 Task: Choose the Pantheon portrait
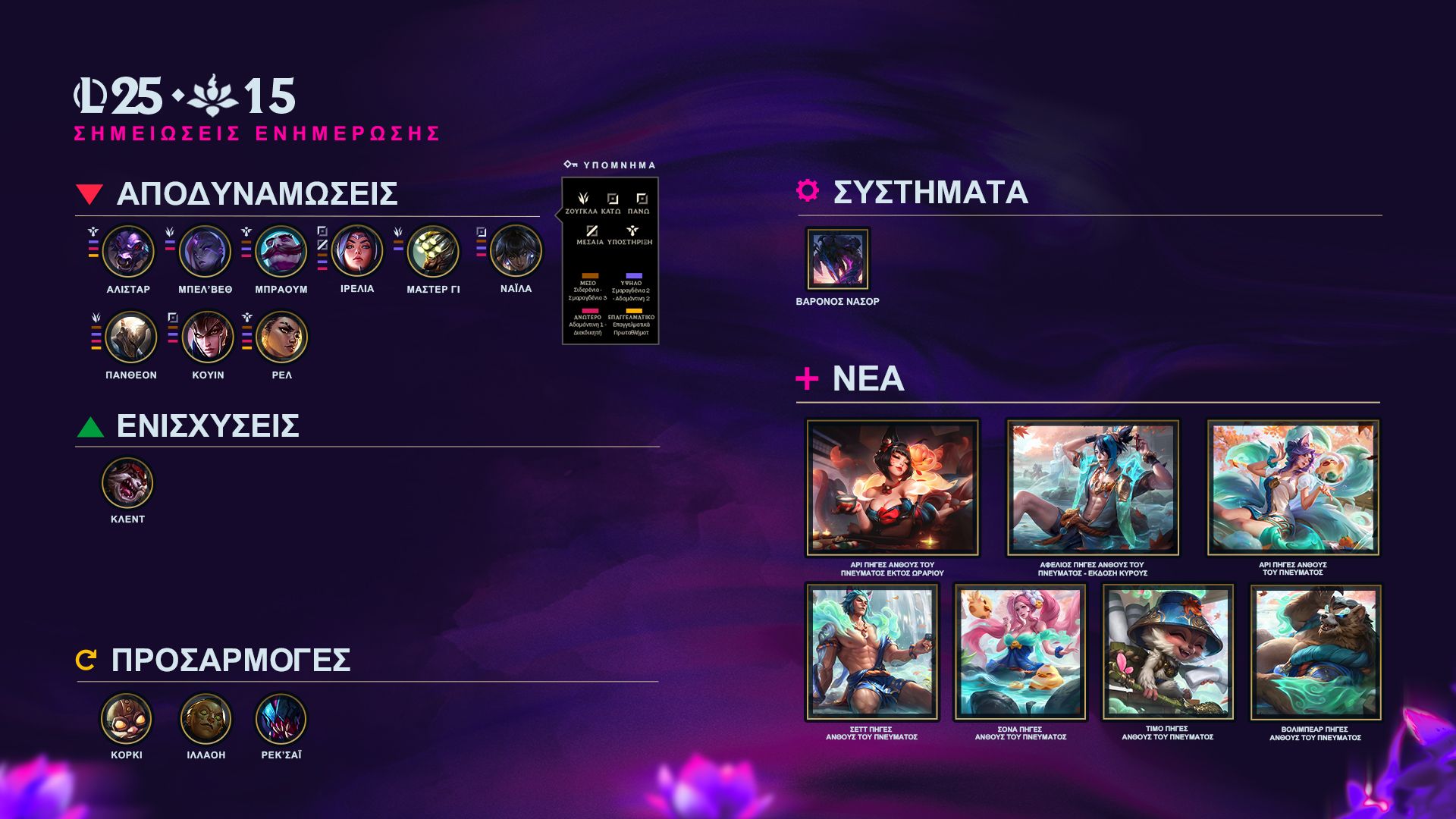(x=131, y=337)
